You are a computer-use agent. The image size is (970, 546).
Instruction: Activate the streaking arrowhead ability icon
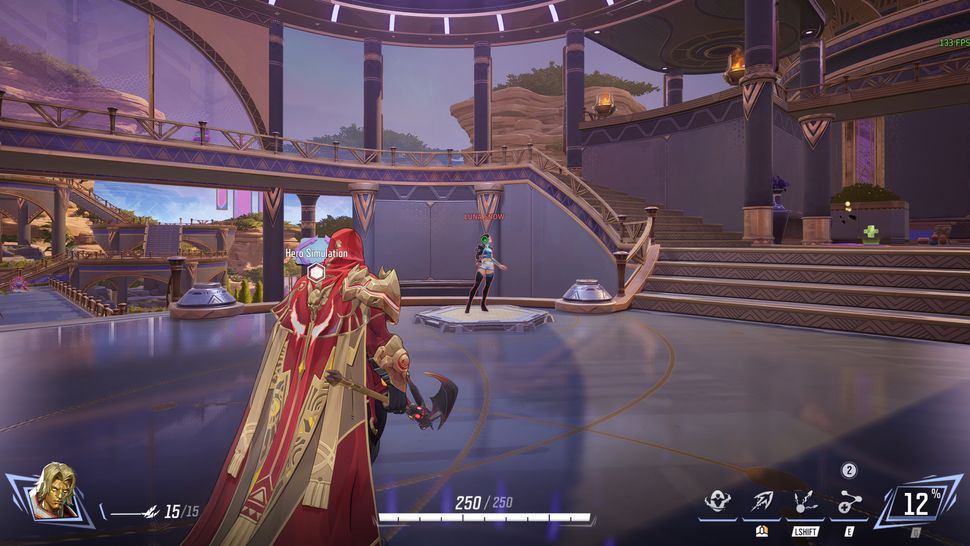pyautogui.click(x=761, y=502)
